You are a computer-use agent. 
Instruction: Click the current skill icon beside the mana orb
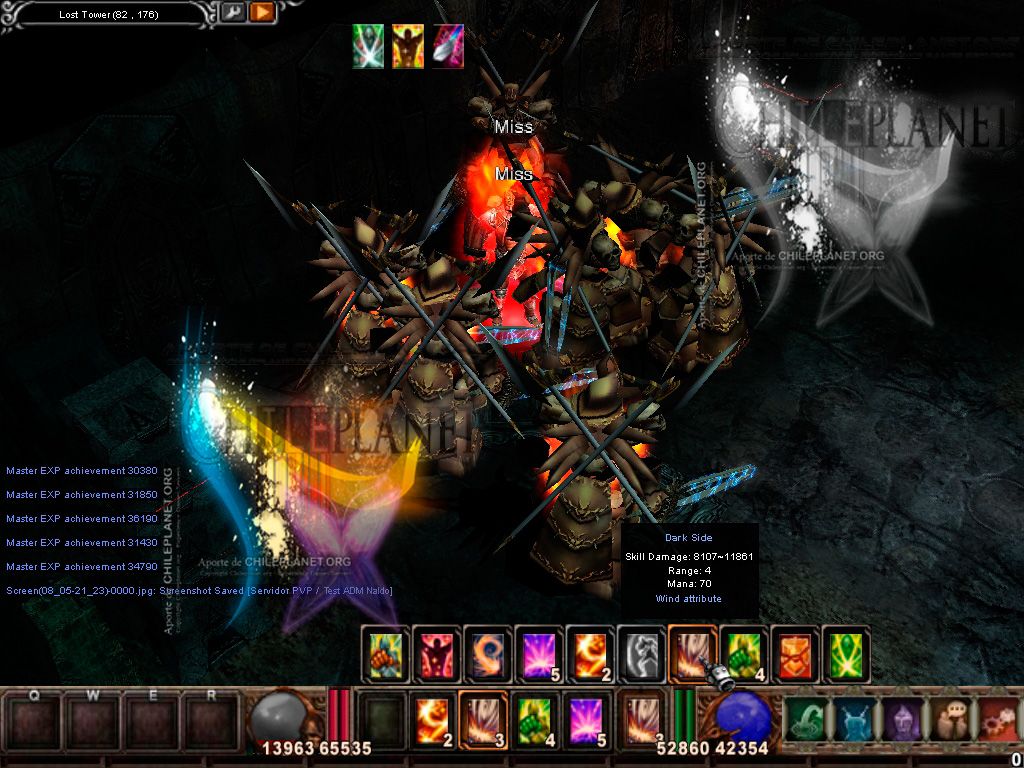[x=642, y=719]
